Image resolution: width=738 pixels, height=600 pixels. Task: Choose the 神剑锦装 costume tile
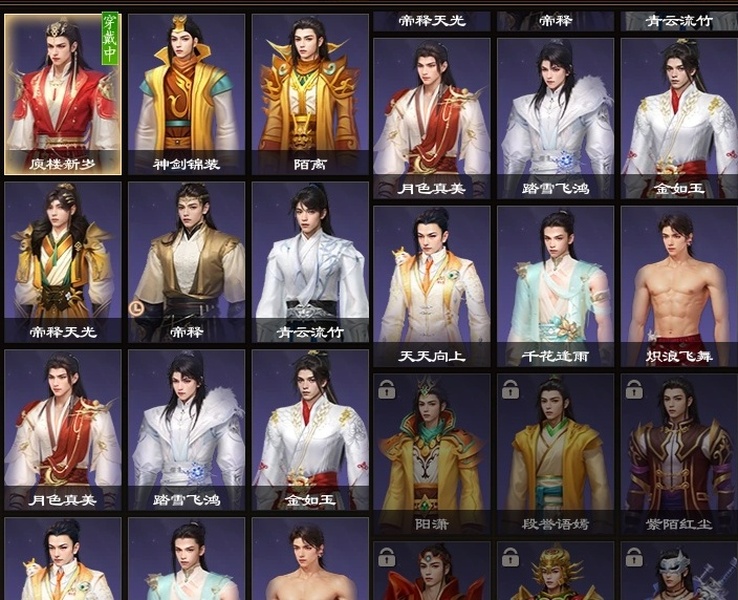point(186,94)
